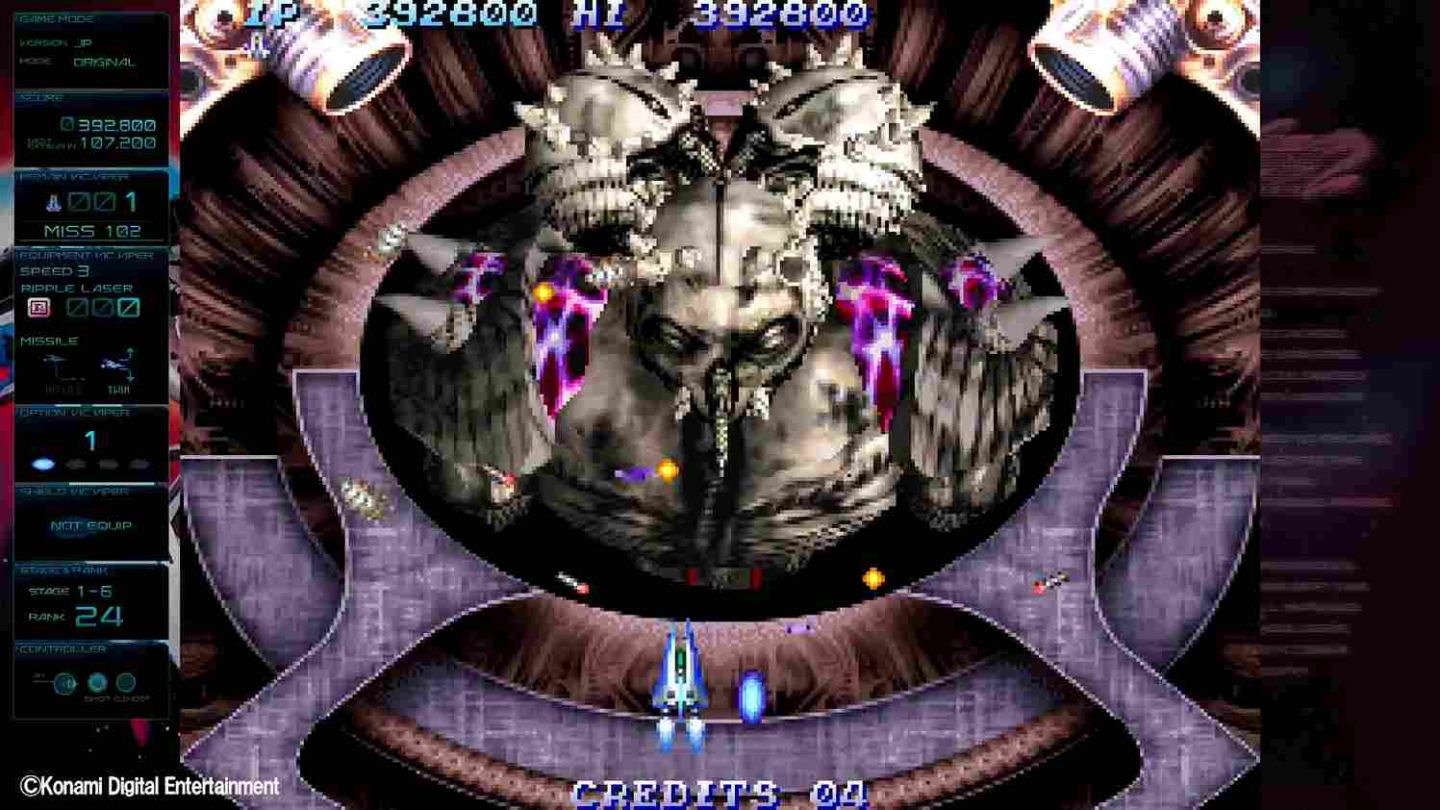Click the Vic Viper ship icon in Remain panel

53,202
